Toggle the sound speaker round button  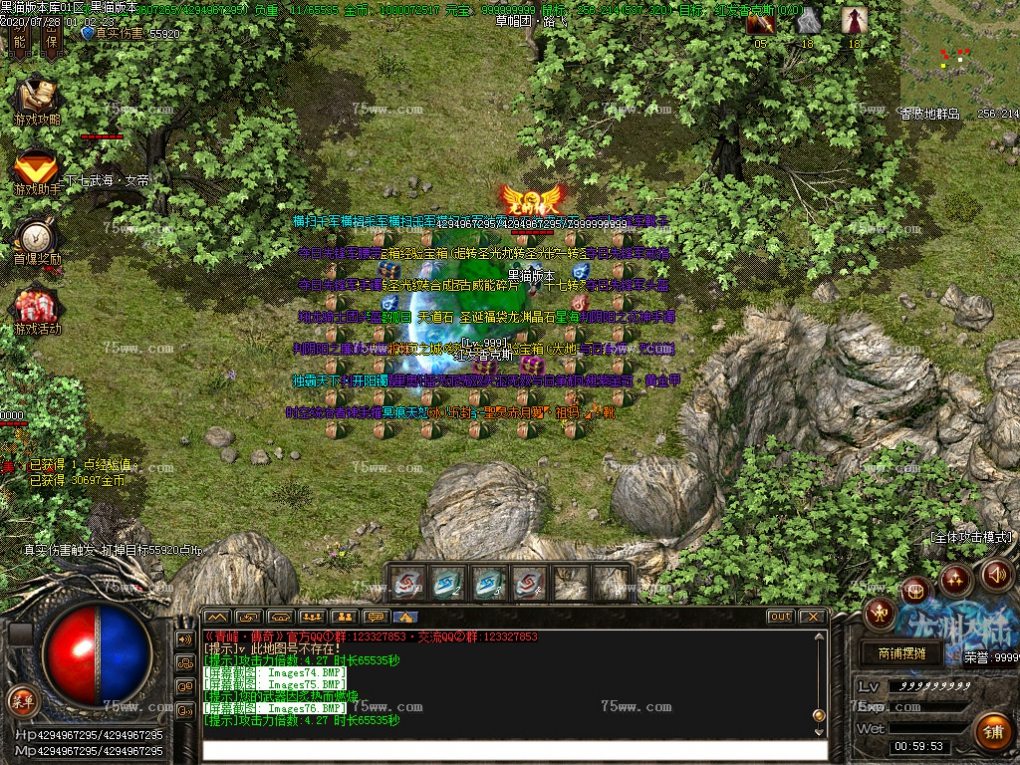click(x=996, y=575)
